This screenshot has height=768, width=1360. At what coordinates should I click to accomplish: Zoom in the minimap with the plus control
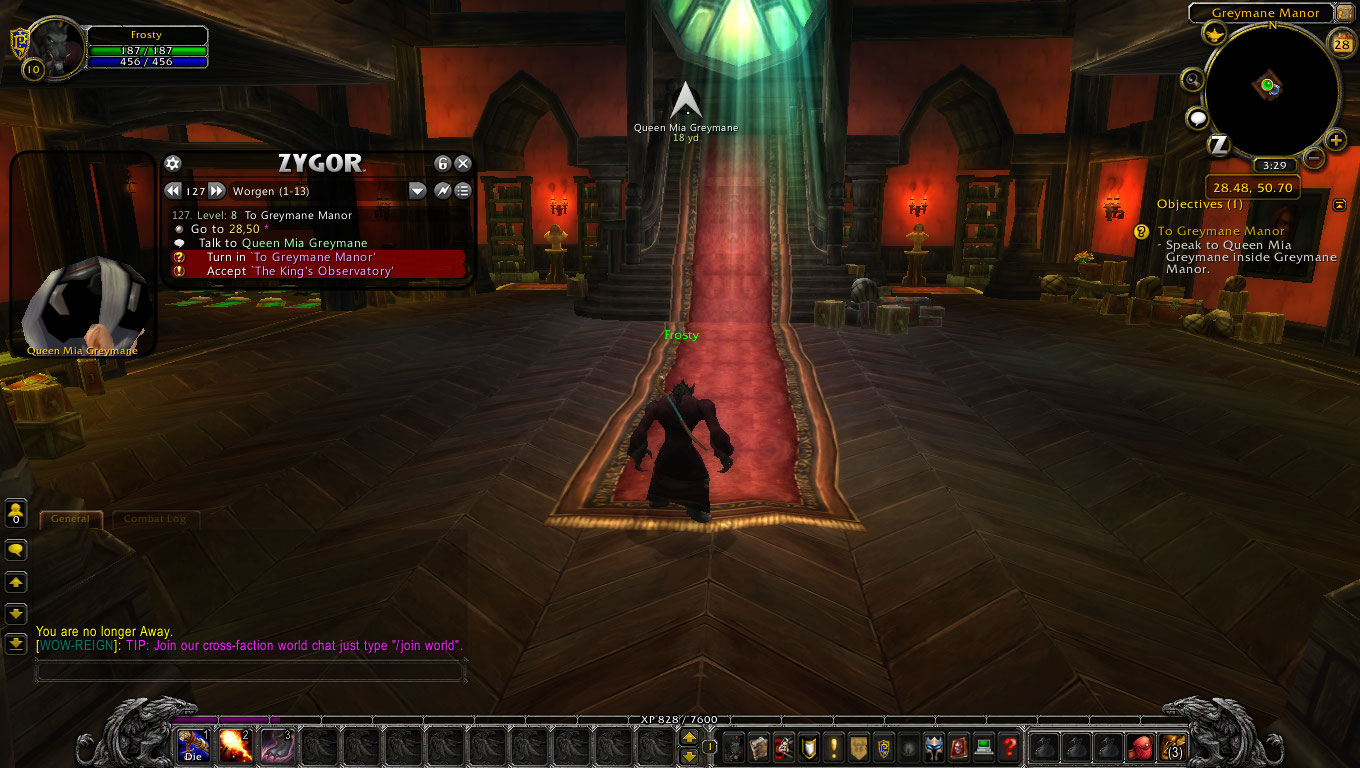(1337, 140)
